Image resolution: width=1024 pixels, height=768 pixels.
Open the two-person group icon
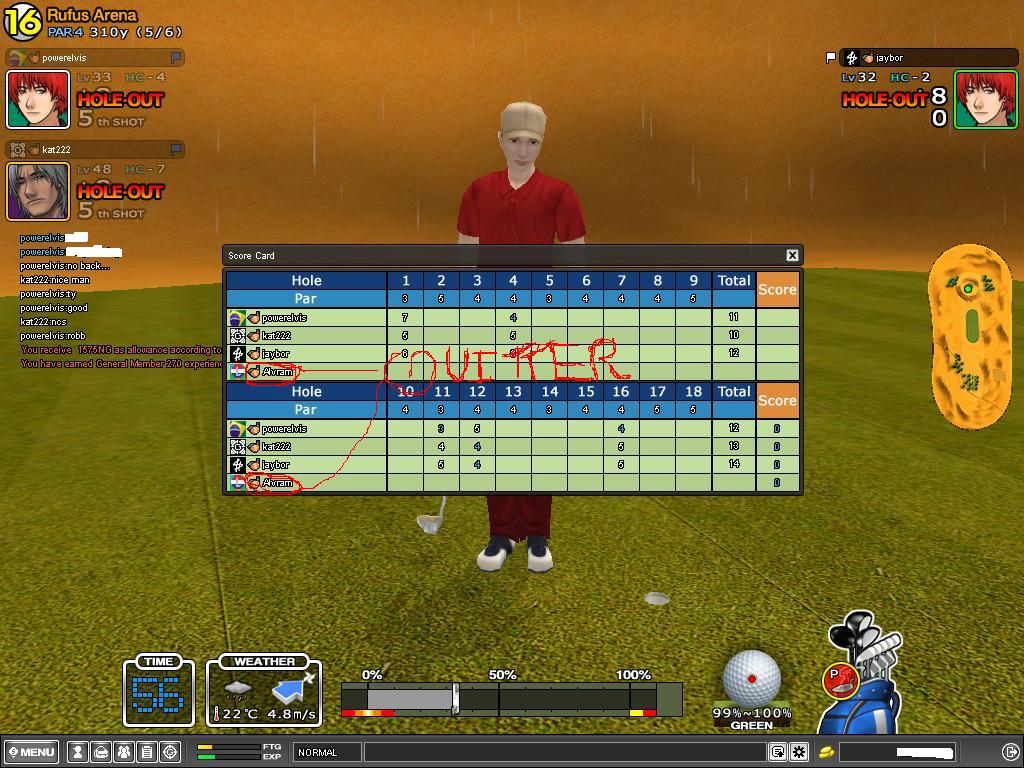124,752
